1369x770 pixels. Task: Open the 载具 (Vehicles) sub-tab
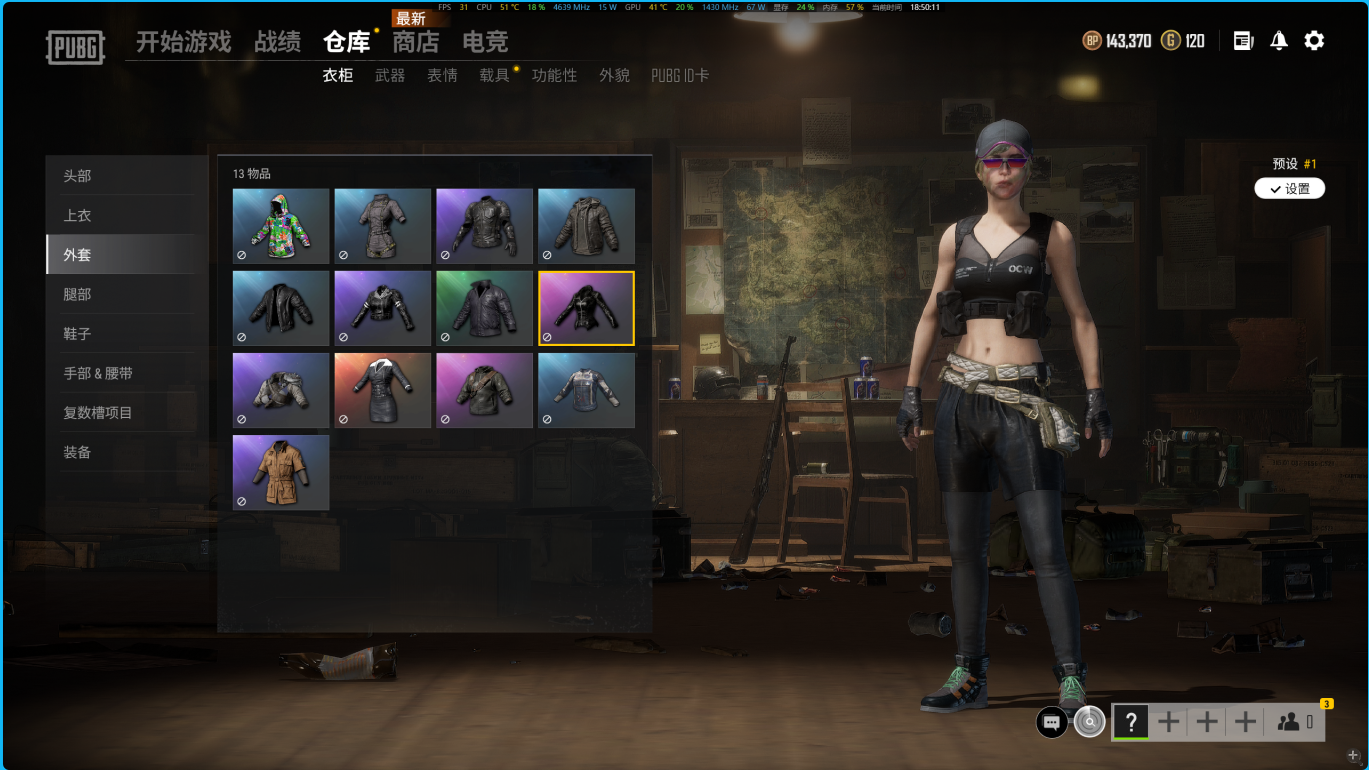(494, 75)
